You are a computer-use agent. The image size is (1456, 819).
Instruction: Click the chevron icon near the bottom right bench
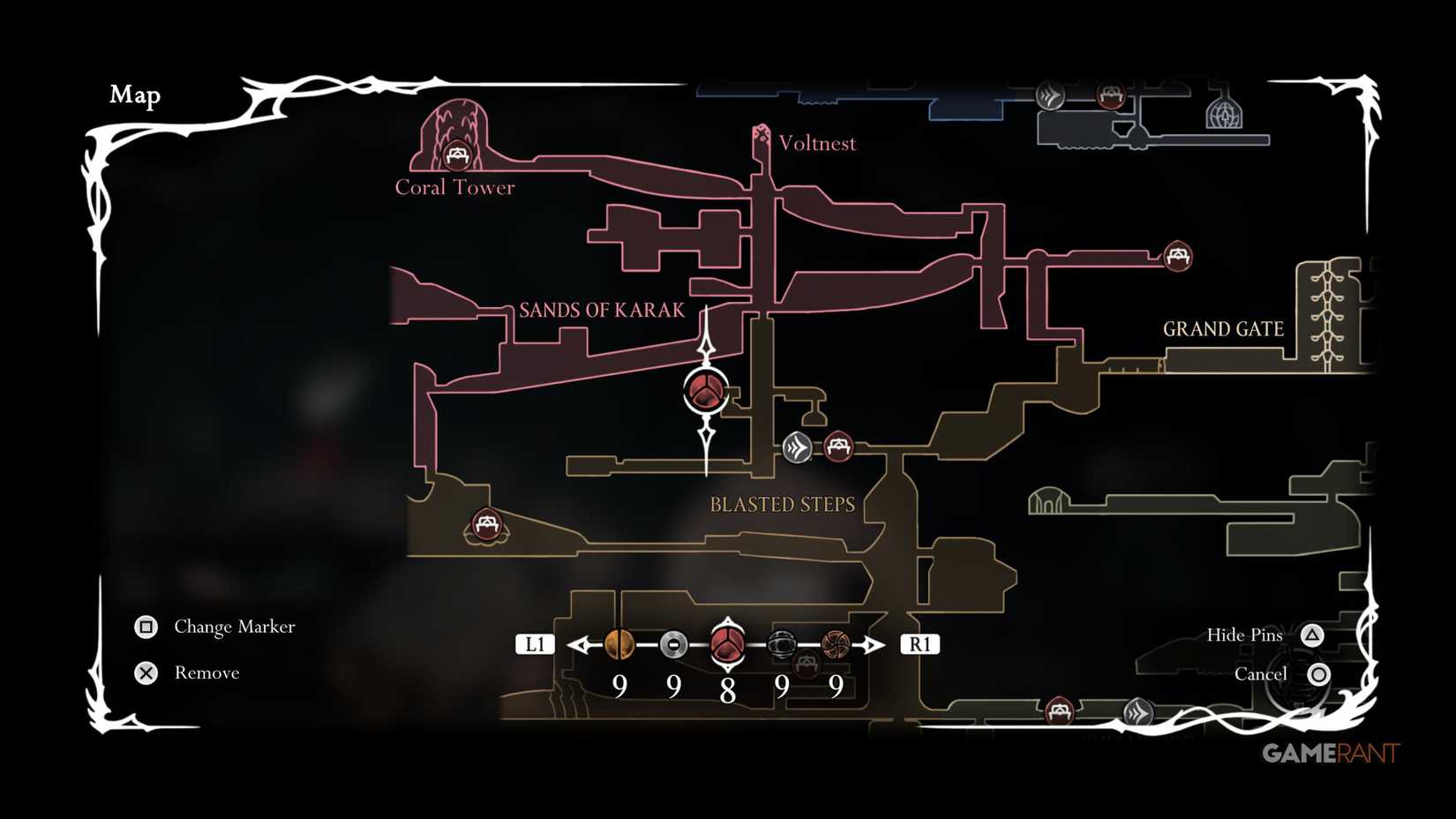[x=1137, y=709]
